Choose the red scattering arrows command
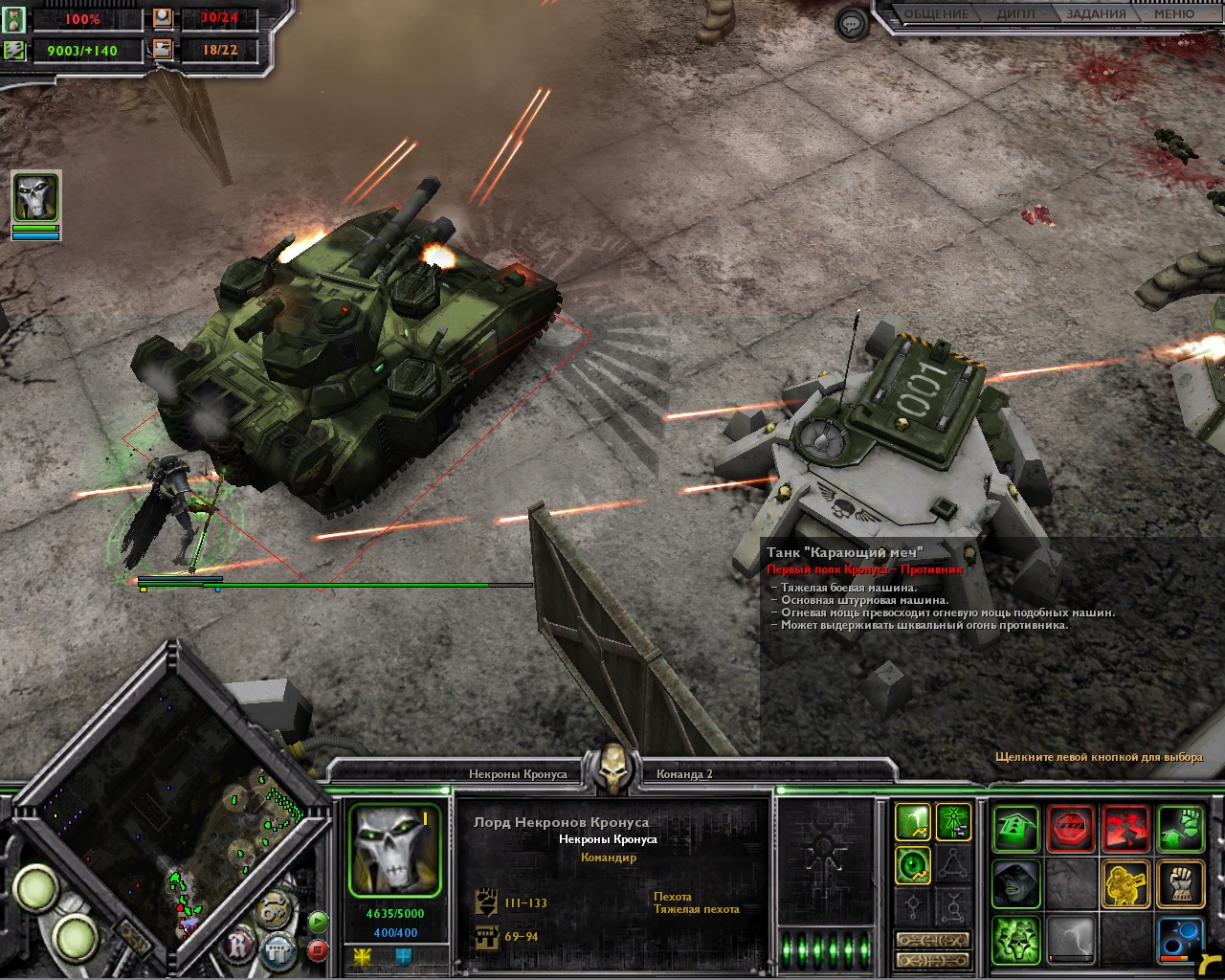The image size is (1225, 980). (1126, 829)
